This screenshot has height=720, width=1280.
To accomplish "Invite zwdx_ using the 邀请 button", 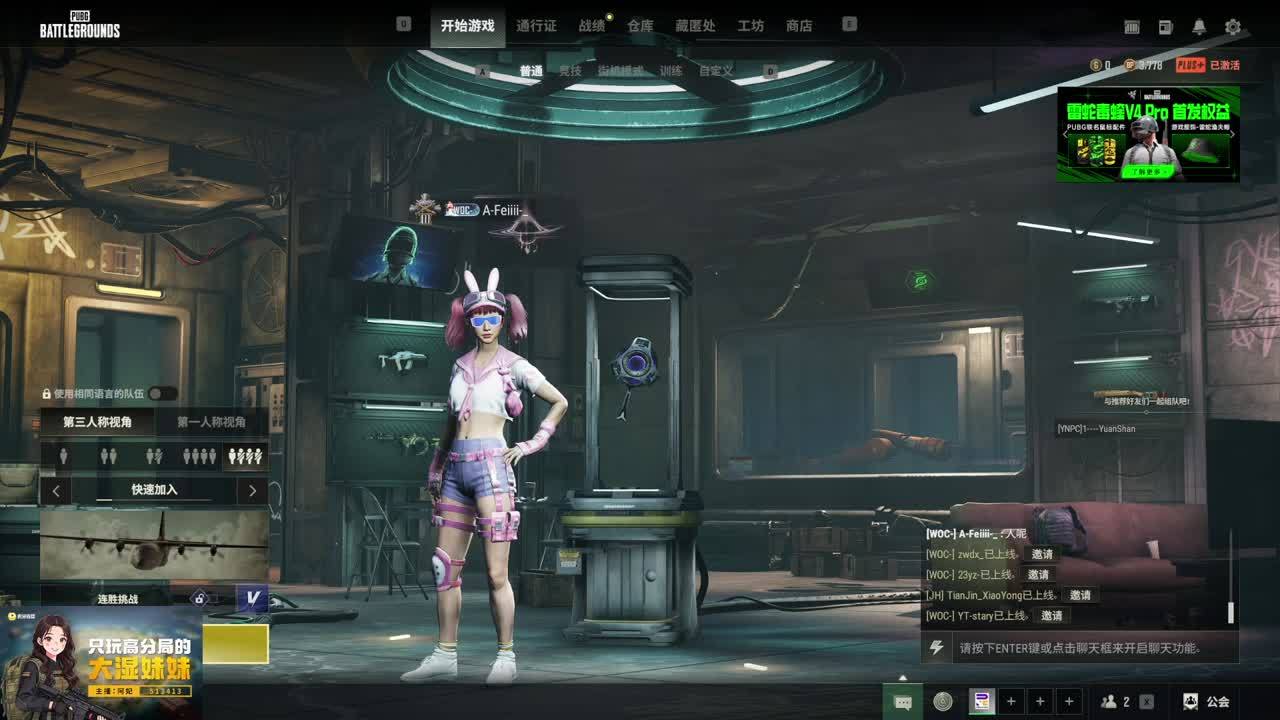I will pos(1042,554).
